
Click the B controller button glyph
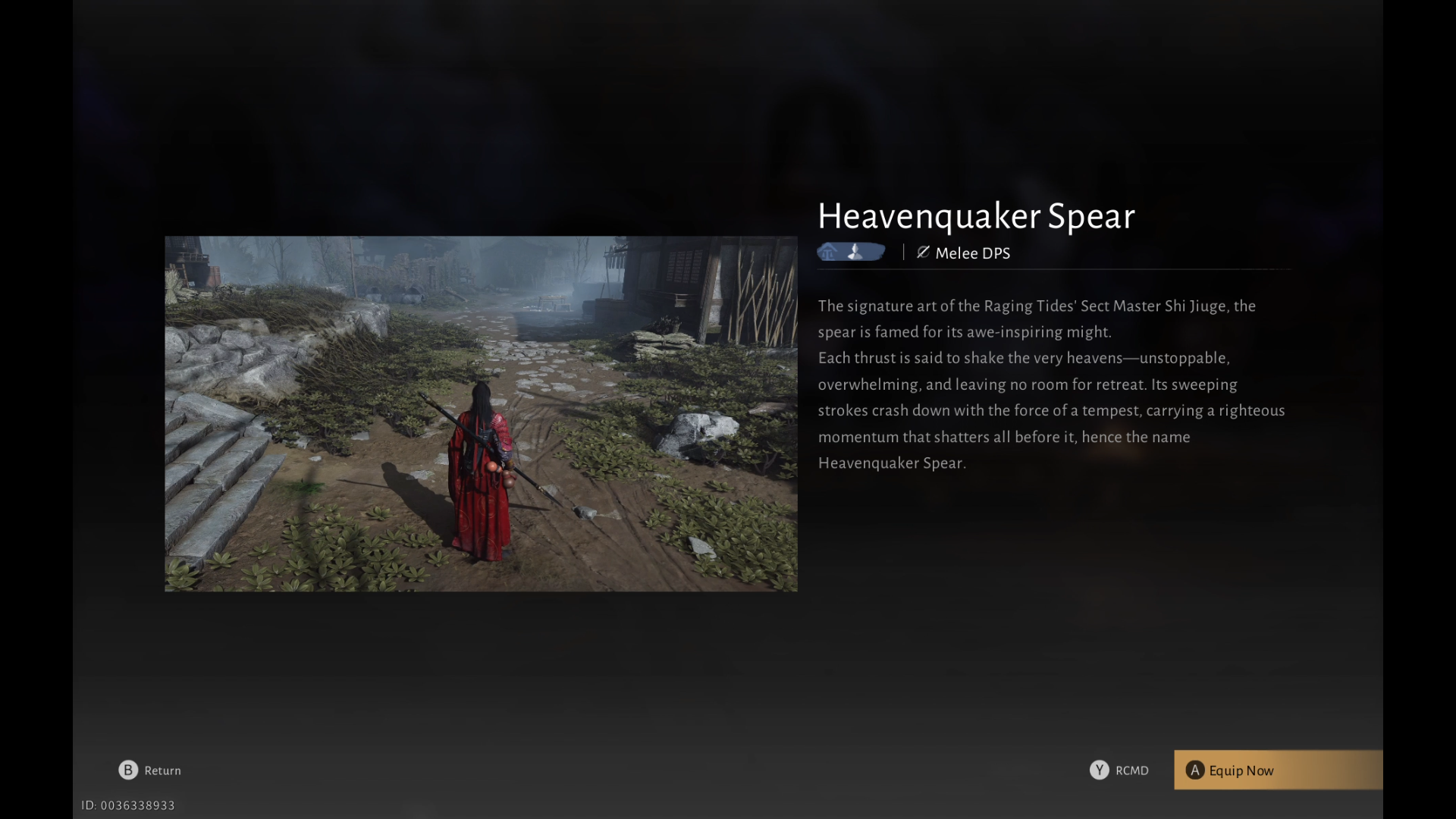127,770
